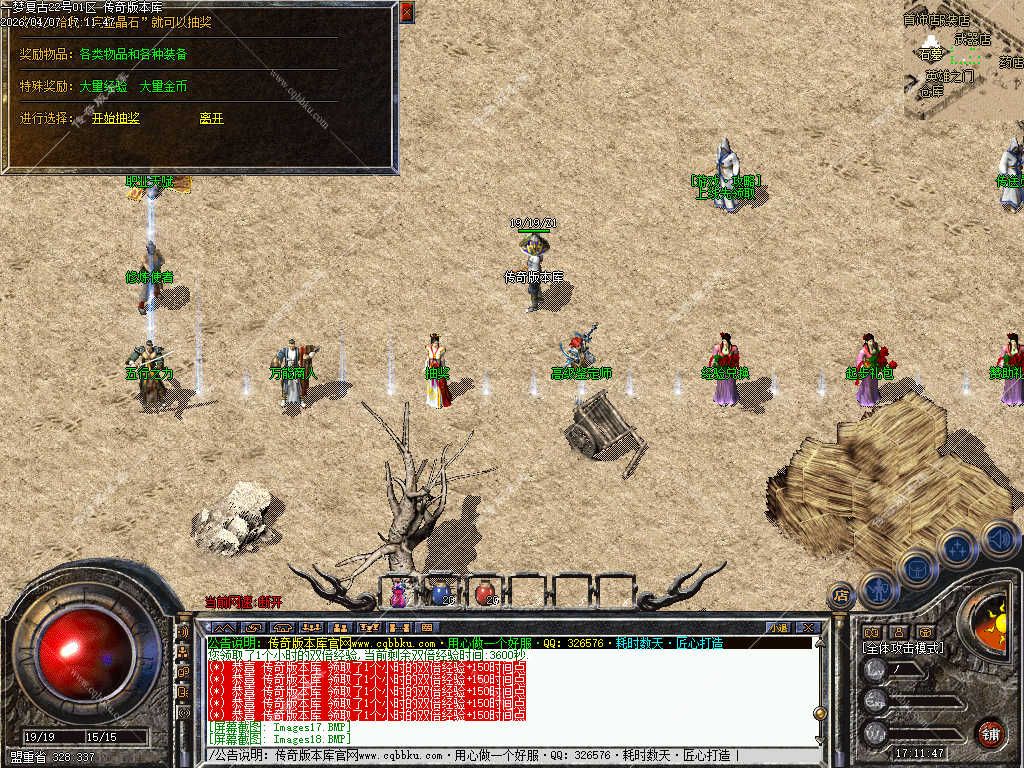
Task: Open the skills sparkle round button
Action: pos(958,548)
